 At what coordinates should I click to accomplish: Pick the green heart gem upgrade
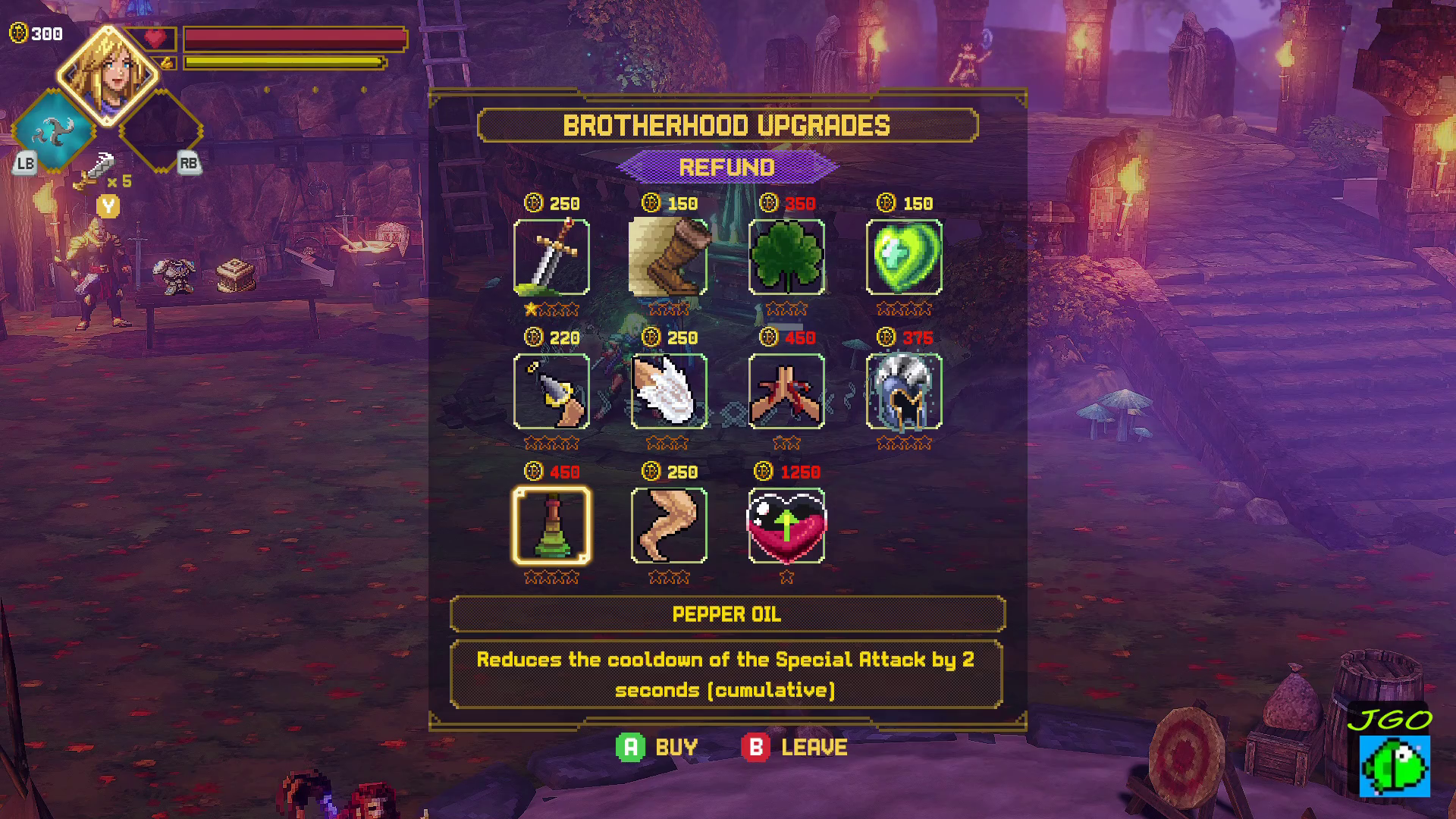pos(904,257)
